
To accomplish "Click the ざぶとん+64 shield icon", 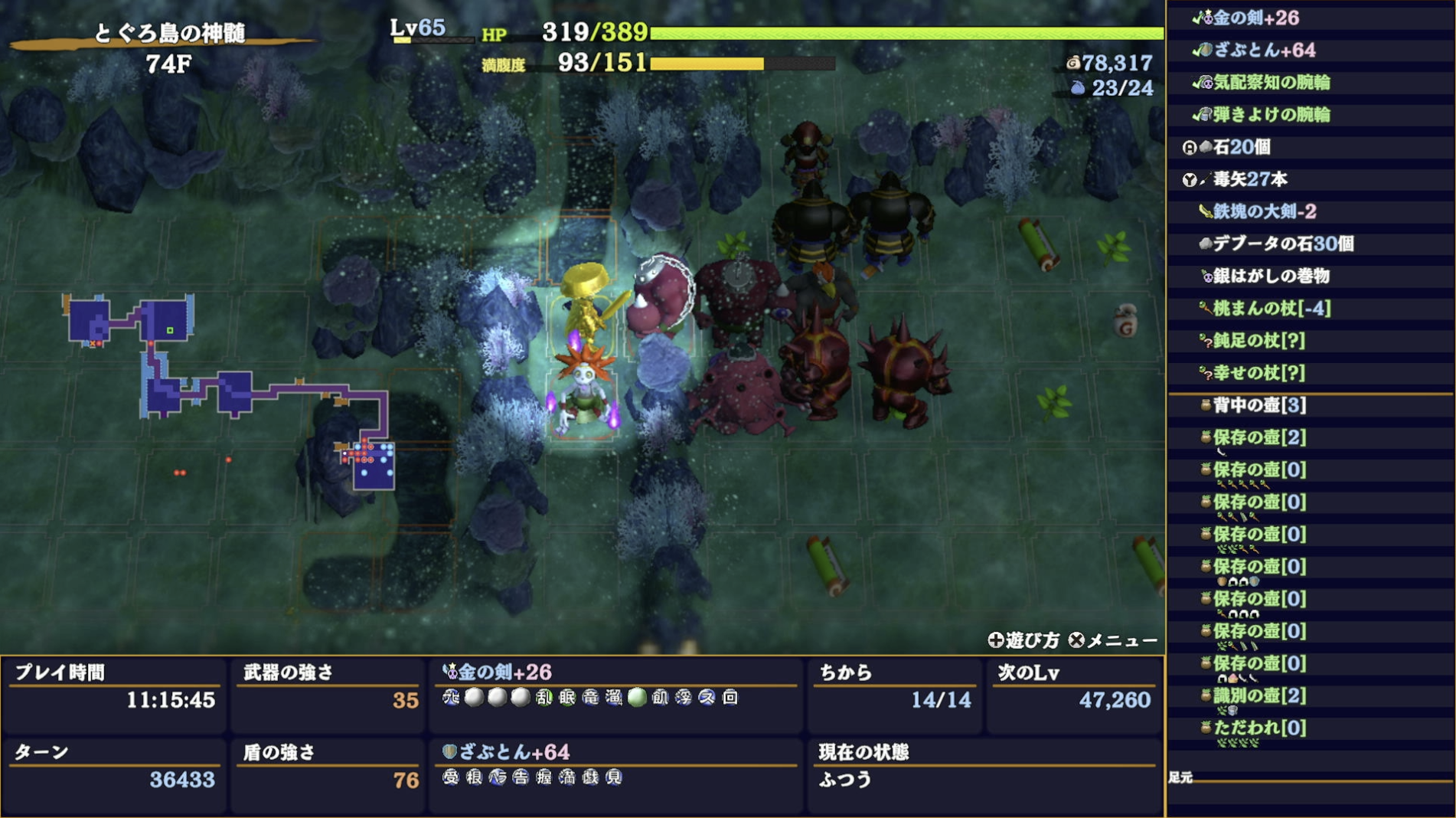I will pos(1206,51).
